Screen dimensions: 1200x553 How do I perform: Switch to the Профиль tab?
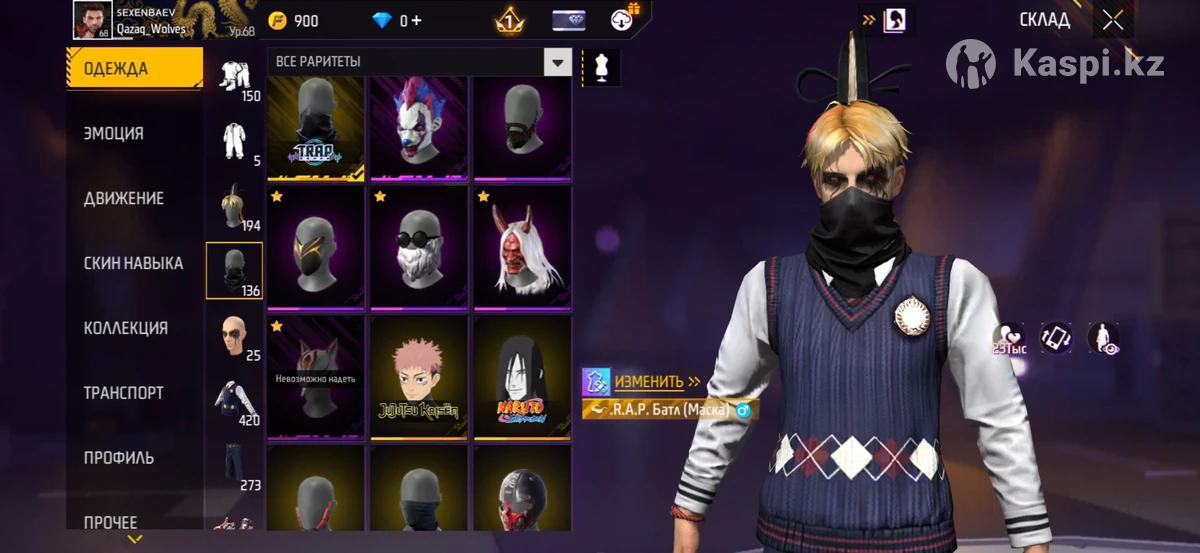click(x=118, y=458)
